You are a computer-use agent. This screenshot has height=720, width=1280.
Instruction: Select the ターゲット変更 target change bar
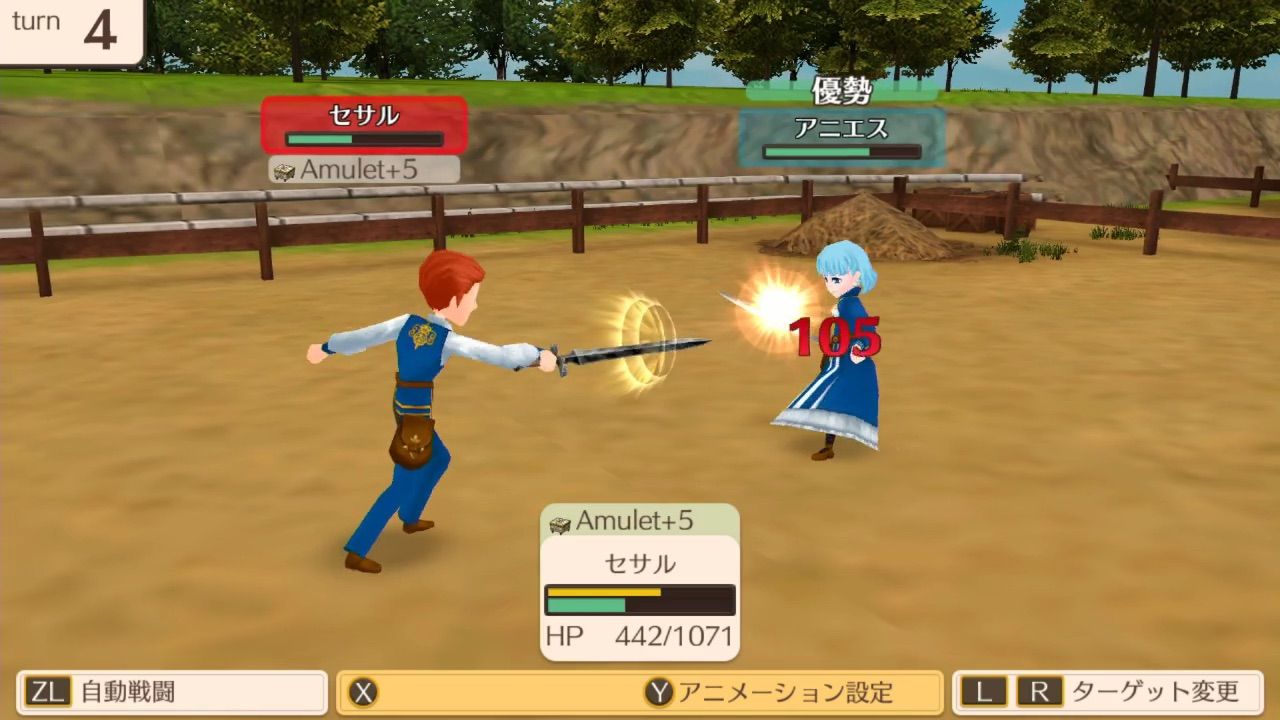coord(1108,692)
